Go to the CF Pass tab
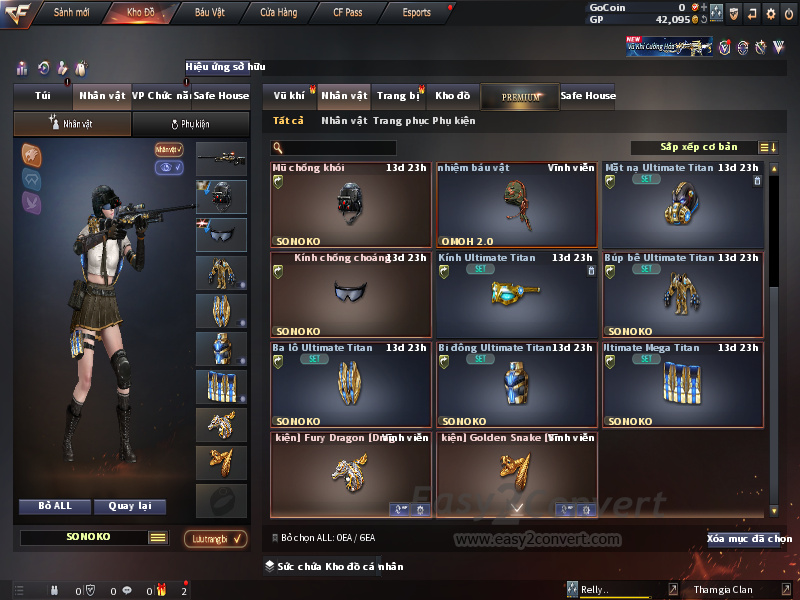Viewport: 800px width, 600px height. click(x=350, y=13)
